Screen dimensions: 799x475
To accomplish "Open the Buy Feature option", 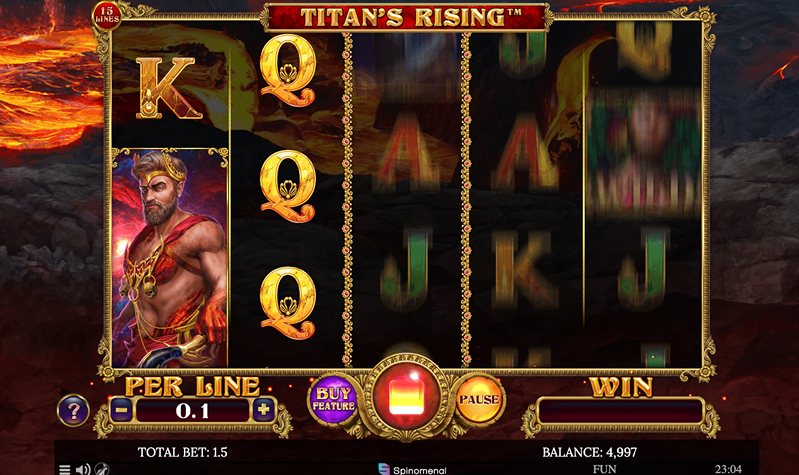I will click(x=331, y=398).
